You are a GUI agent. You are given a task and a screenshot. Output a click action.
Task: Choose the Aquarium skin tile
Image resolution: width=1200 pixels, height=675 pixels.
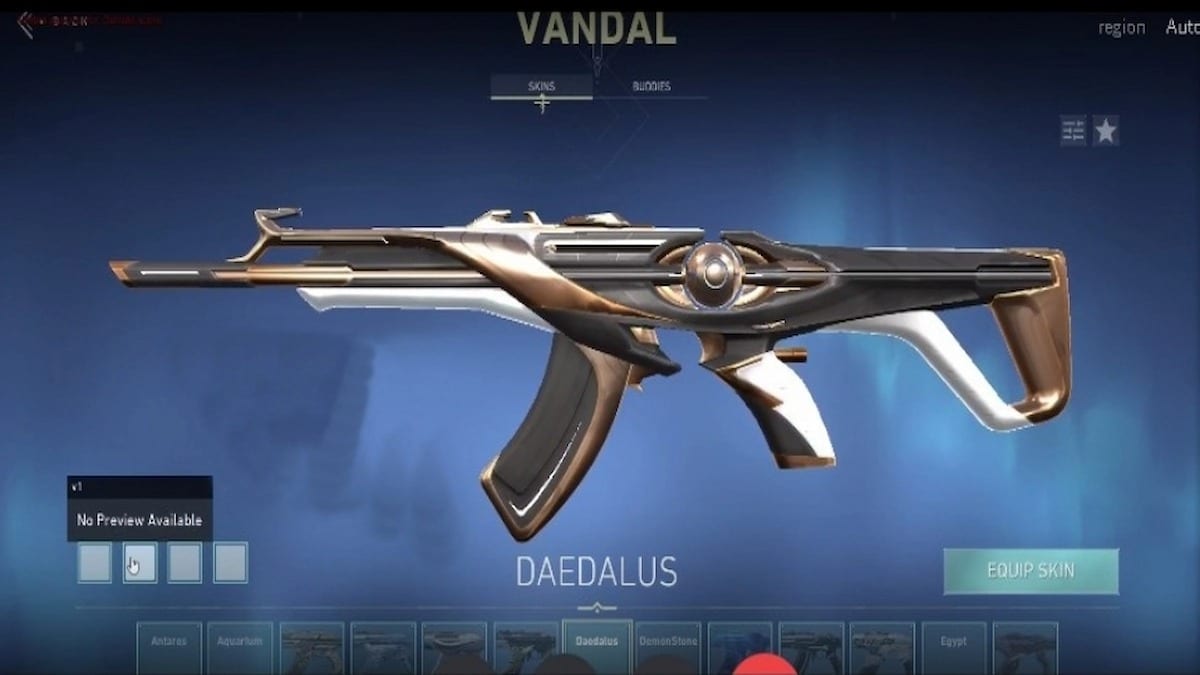pos(240,646)
